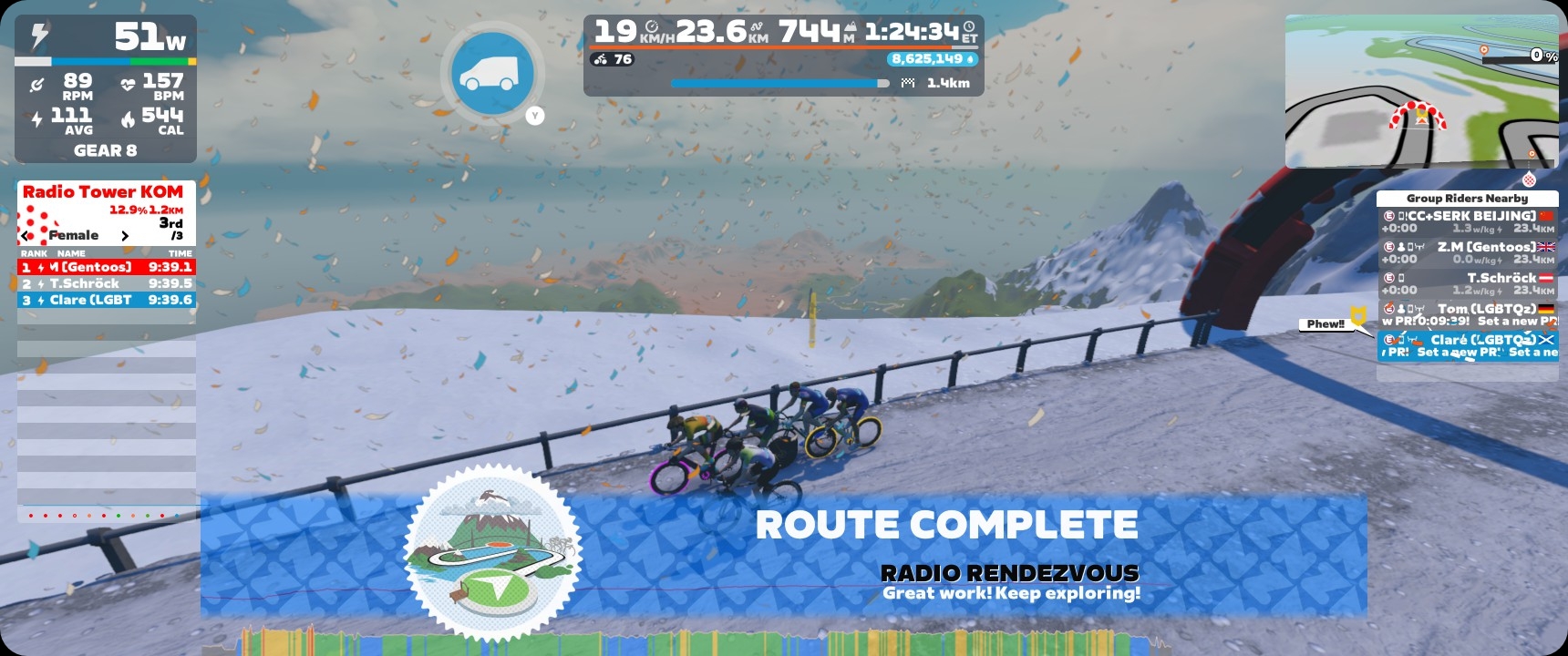Click the Route Complete banner
Image resolution: width=1568 pixels, height=656 pixels.
point(946,525)
